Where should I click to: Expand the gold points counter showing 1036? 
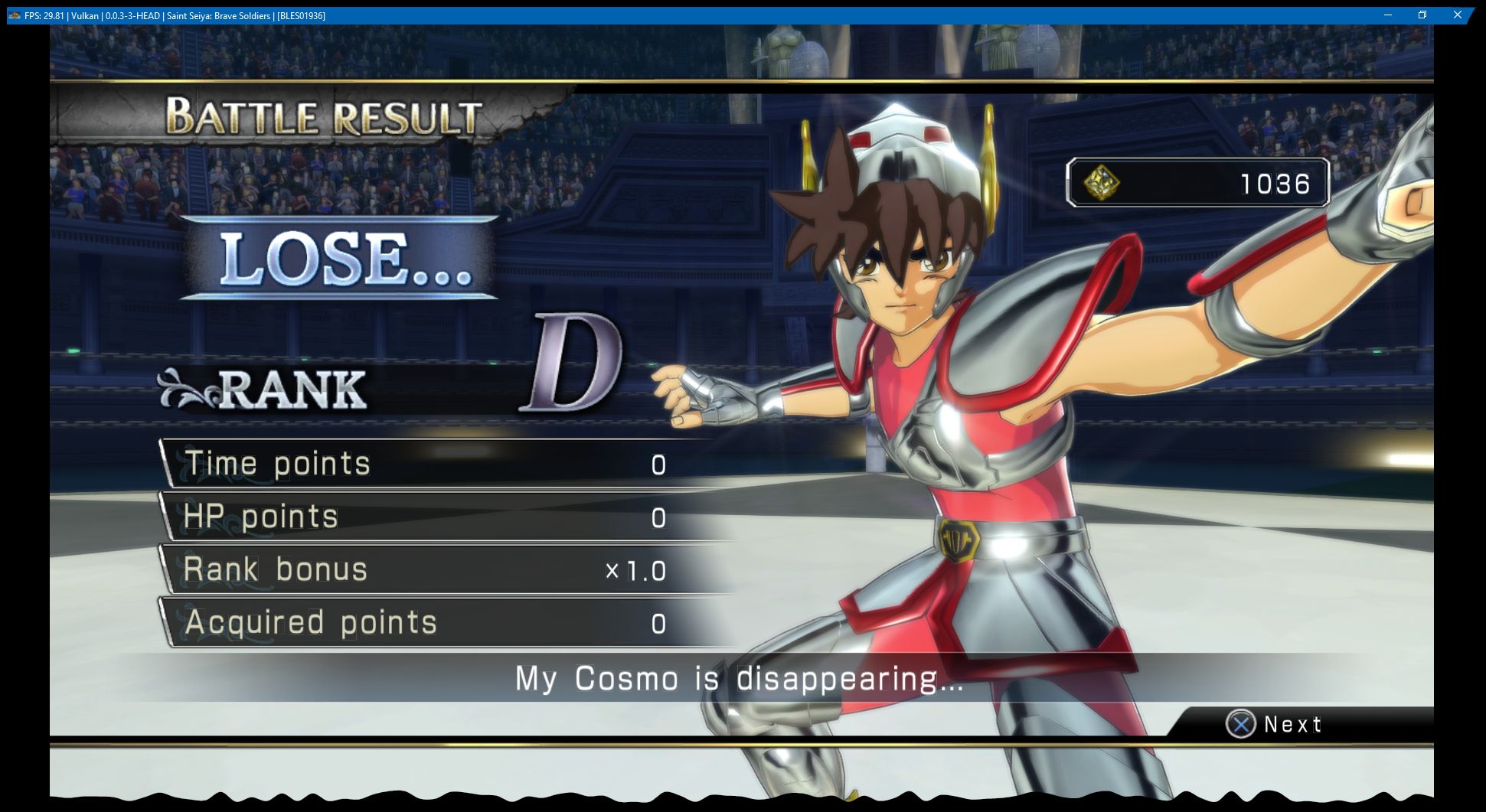coord(1198,184)
